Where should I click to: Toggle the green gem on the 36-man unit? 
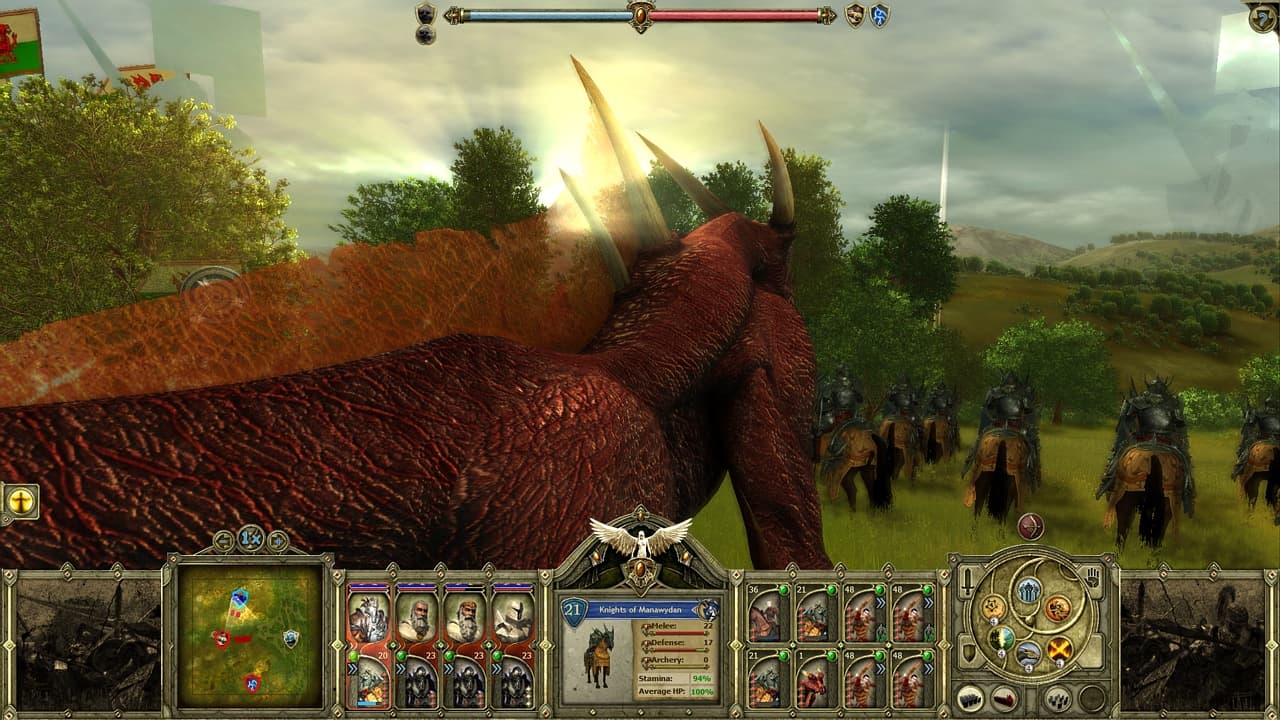click(784, 589)
